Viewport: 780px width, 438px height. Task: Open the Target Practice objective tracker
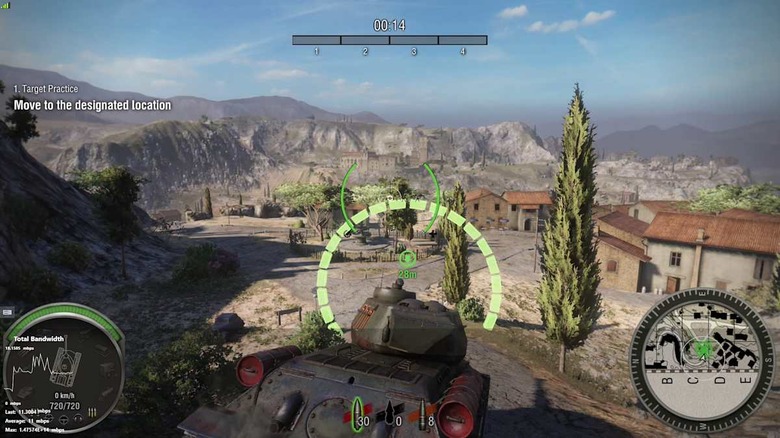[92, 98]
